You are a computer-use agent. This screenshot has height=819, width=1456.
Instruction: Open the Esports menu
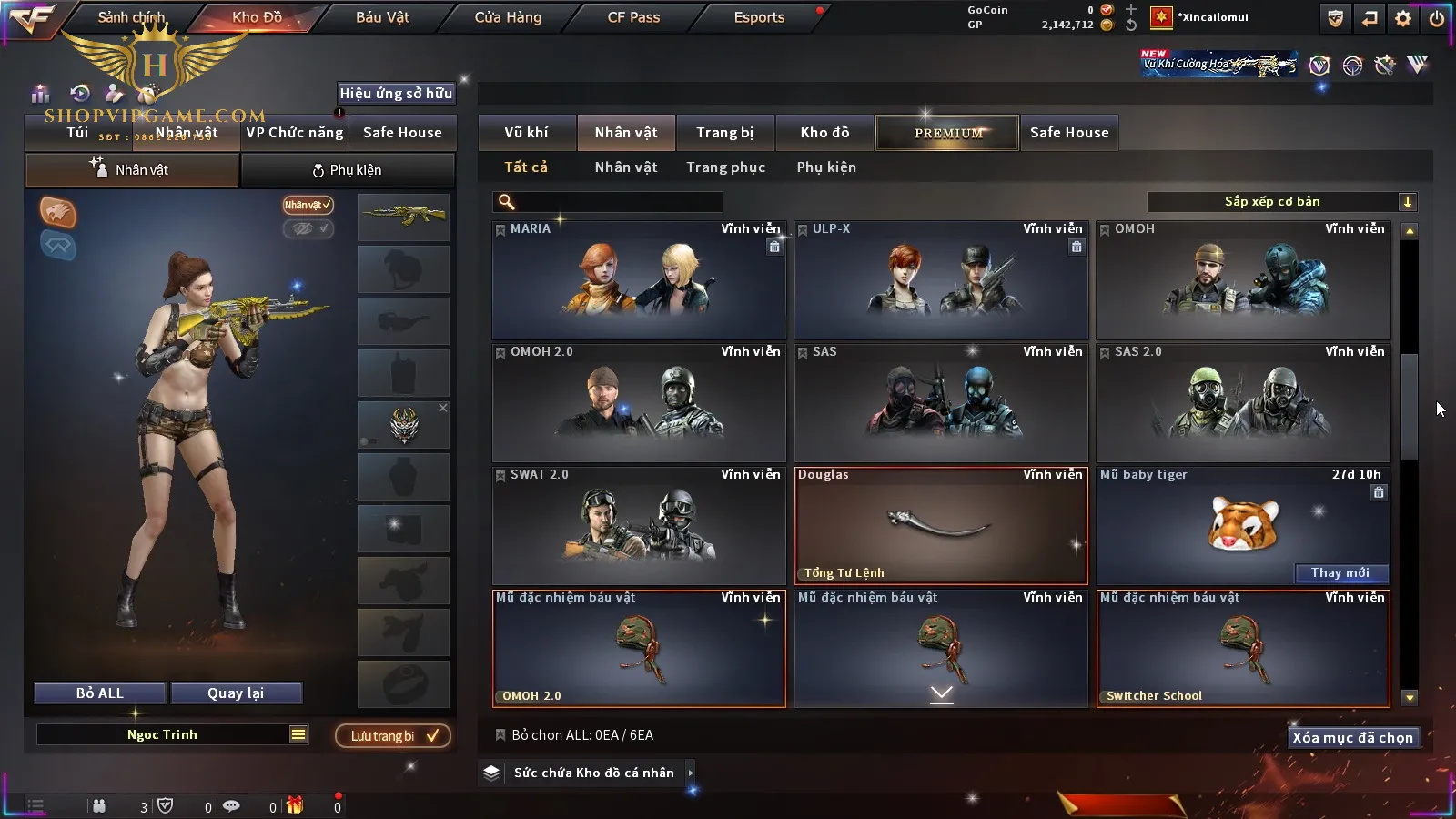tap(759, 17)
